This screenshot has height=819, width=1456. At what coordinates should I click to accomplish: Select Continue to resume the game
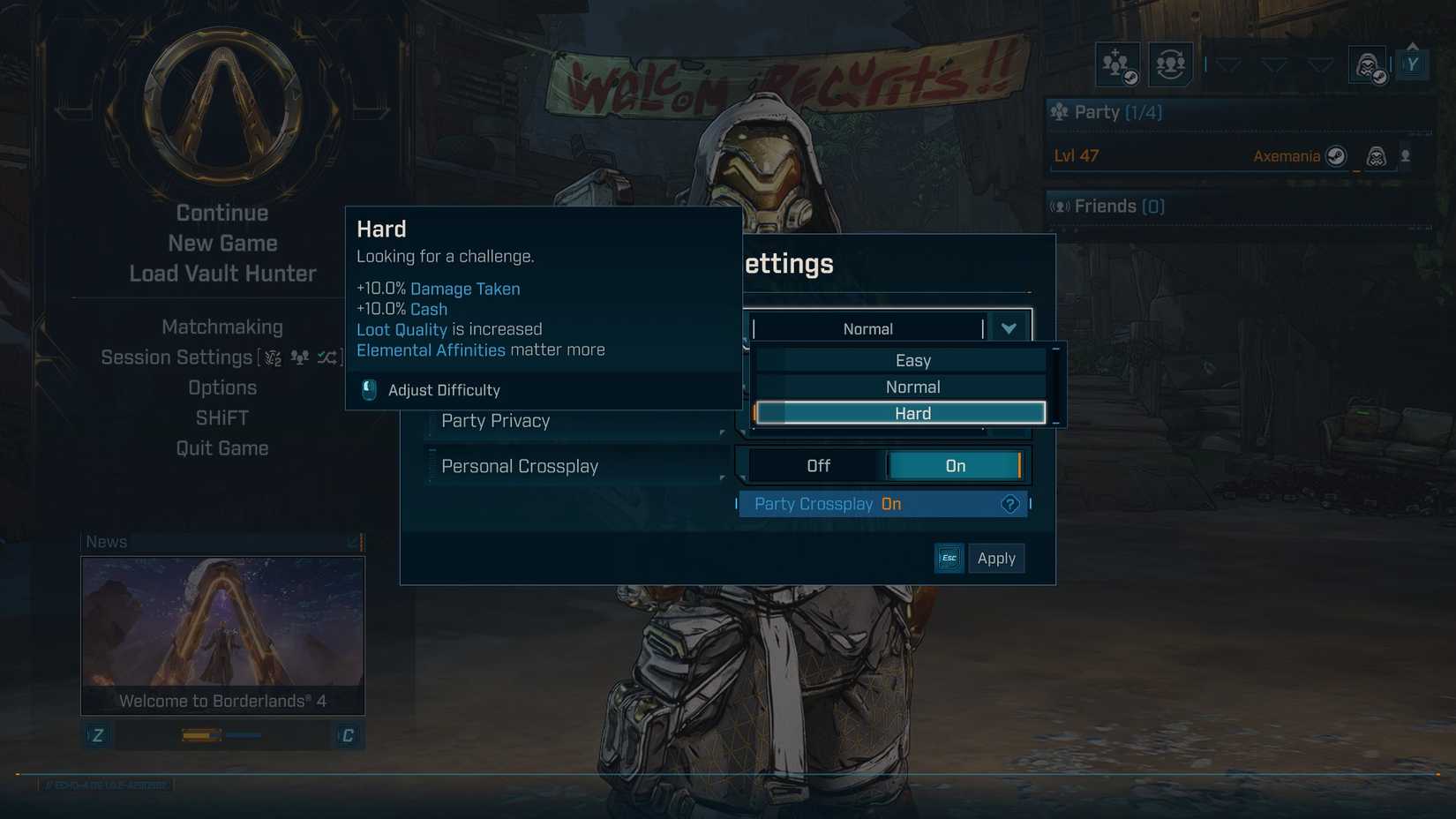point(221,213)
